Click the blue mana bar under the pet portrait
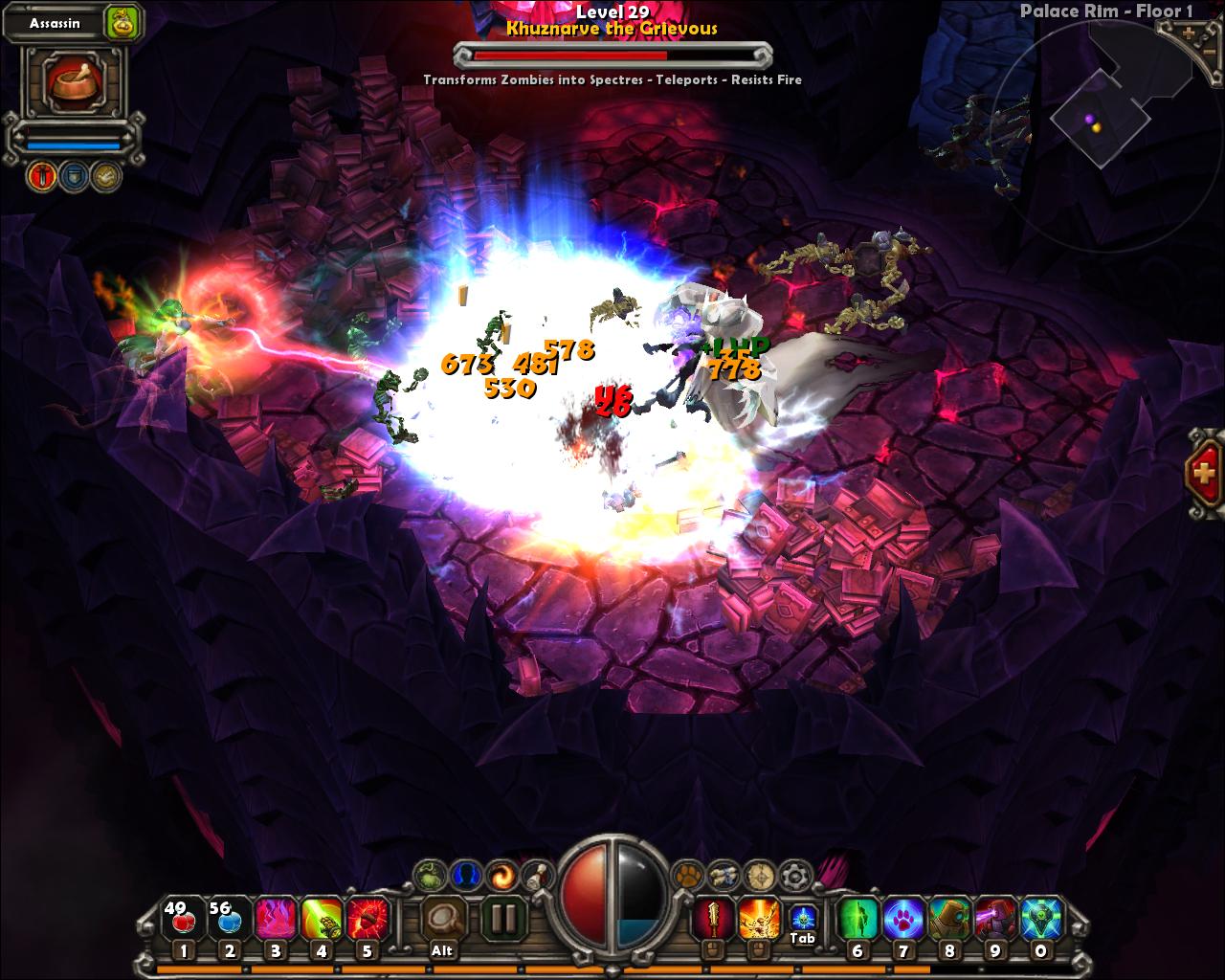The width and height of the screenshot is (1225, 980). [x=74, y=144]
